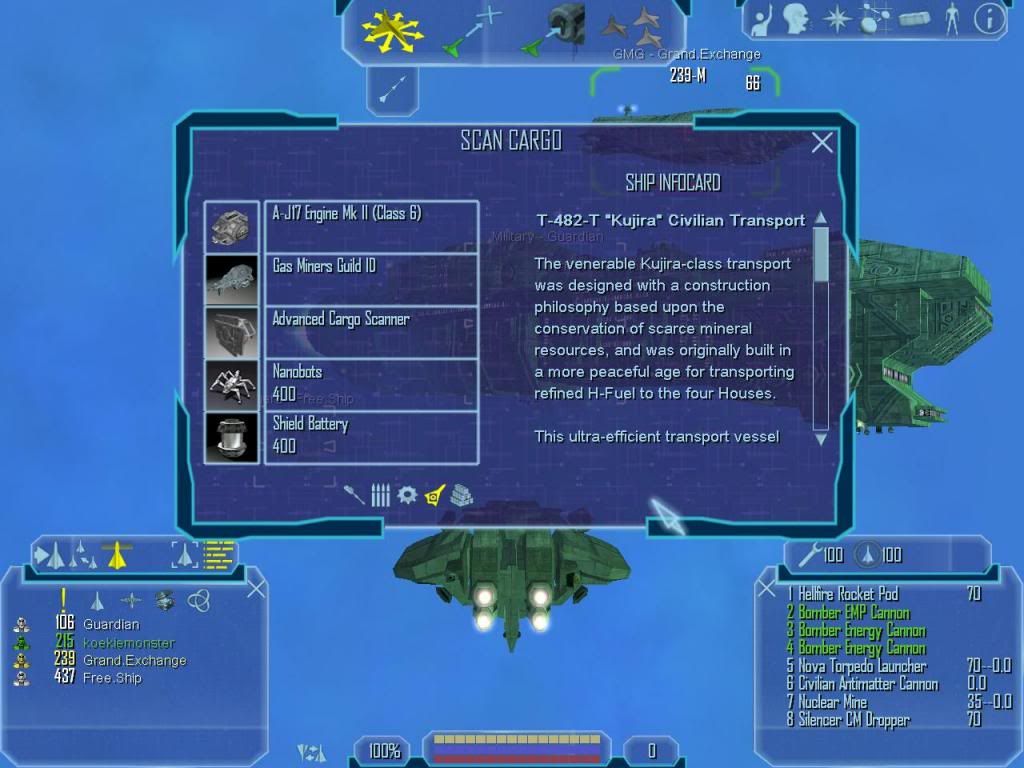
Task: Select the Advanced Cargo Scanner item
Action: click(x=371, y=332)
